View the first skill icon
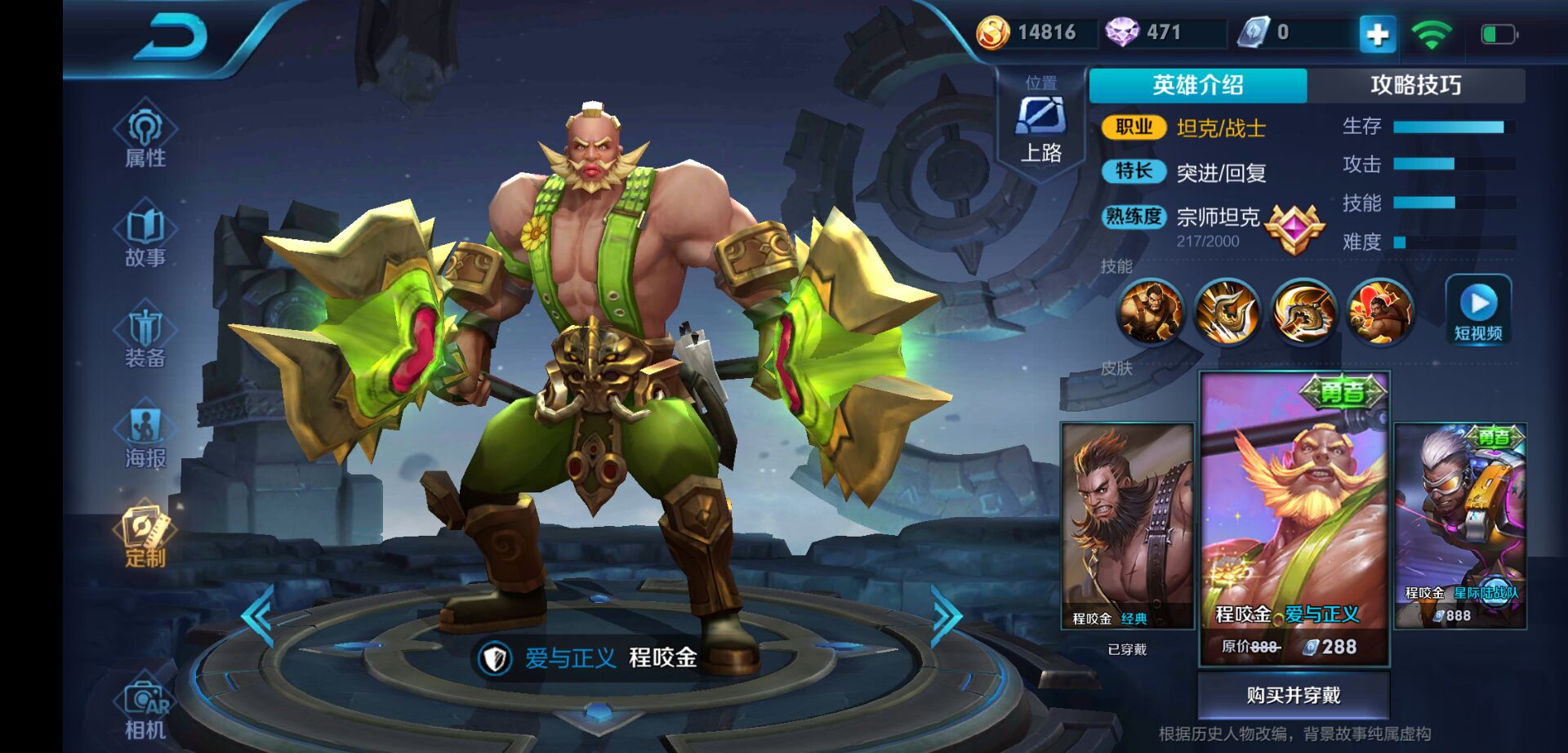This screenshot has height=753, width=1568. point(1150,310)
